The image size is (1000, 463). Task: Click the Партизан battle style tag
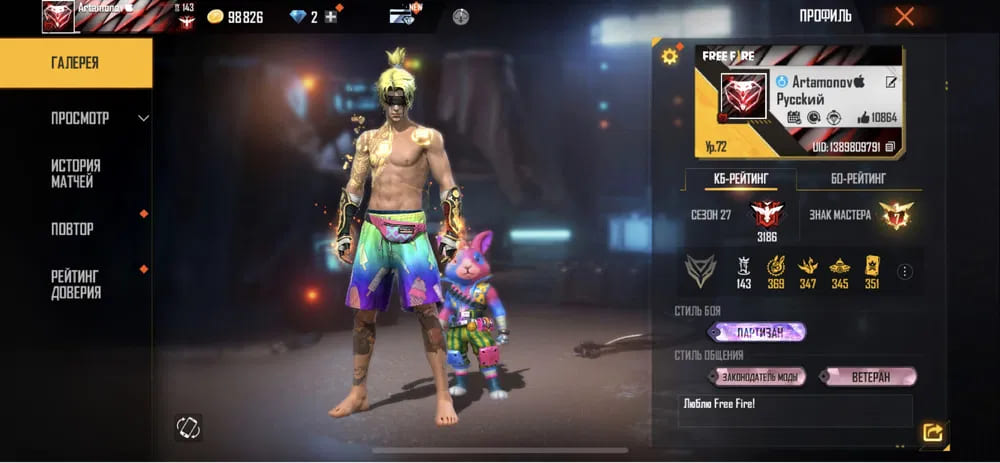(756, 332)
